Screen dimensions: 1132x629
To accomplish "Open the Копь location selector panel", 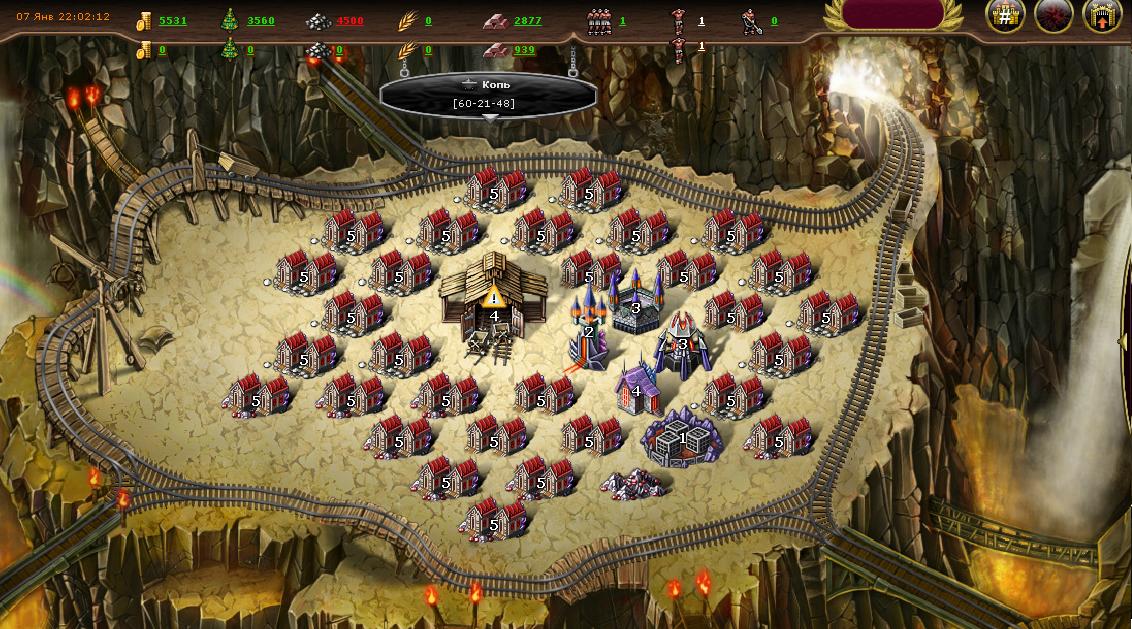I will coord(488,94).
